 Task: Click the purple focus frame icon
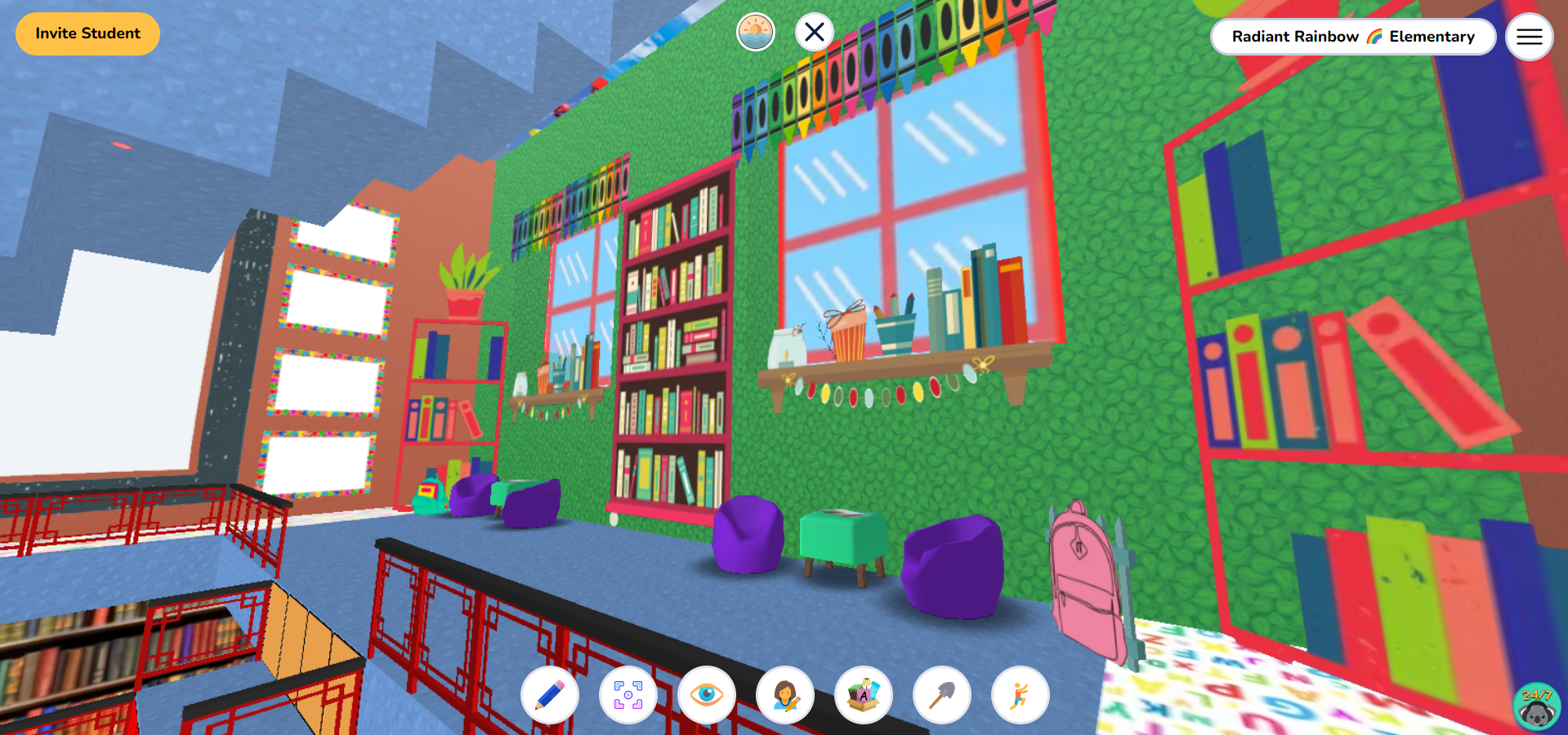click(628, 695)
